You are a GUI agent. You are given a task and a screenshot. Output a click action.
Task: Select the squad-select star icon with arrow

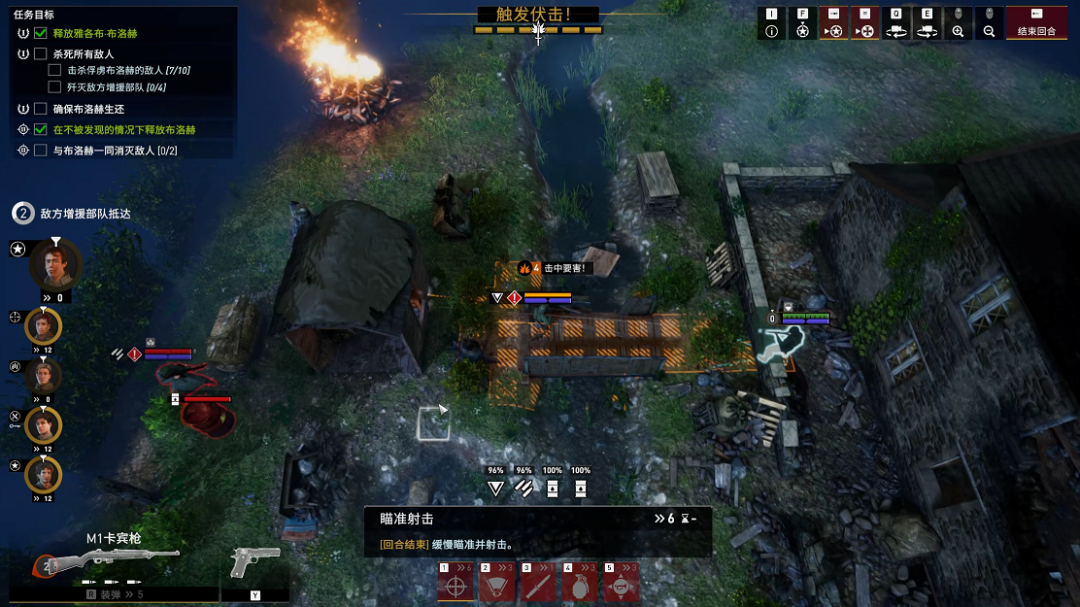[833, 31]
